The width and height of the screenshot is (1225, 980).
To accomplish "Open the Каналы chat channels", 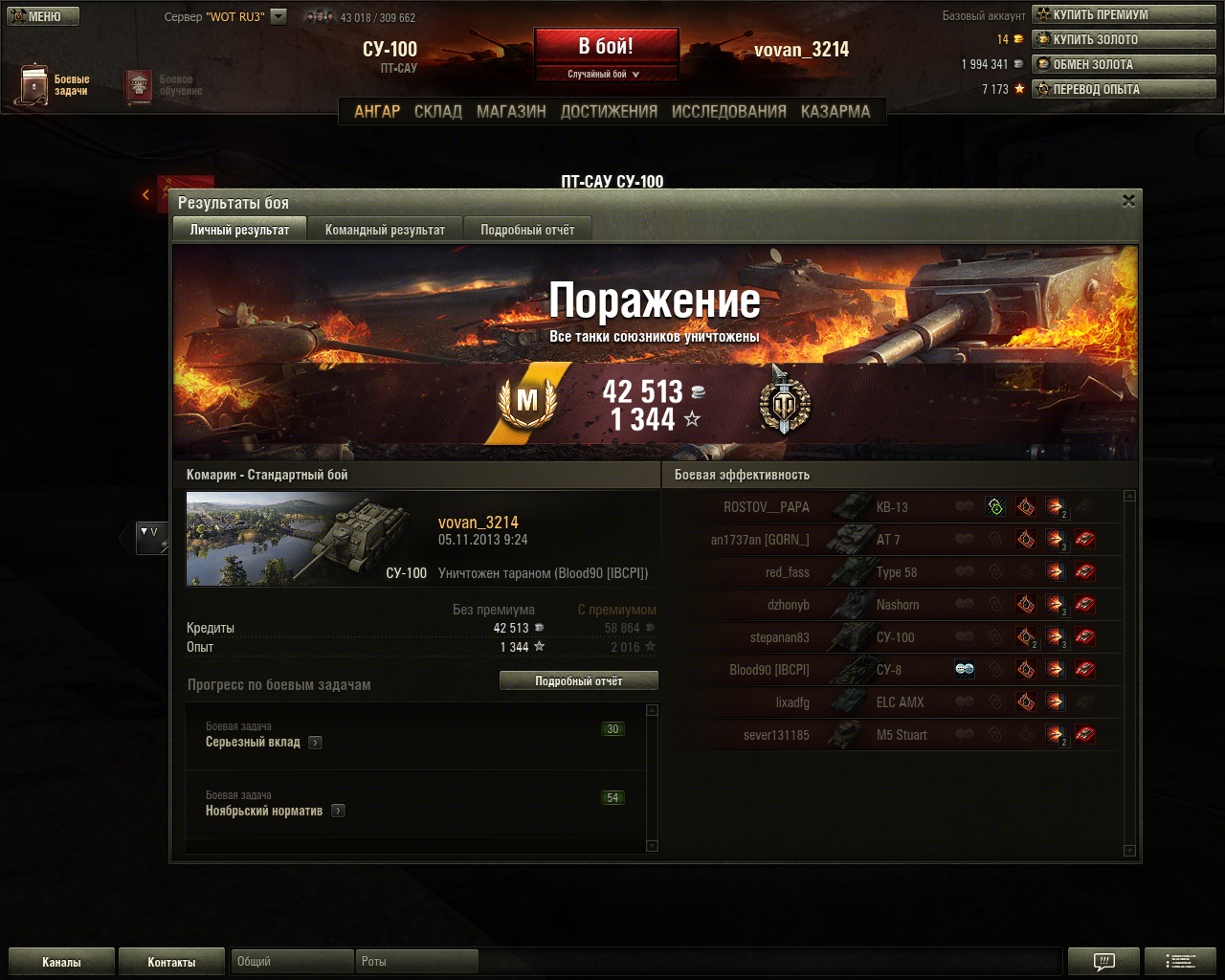I will point(61,962).
